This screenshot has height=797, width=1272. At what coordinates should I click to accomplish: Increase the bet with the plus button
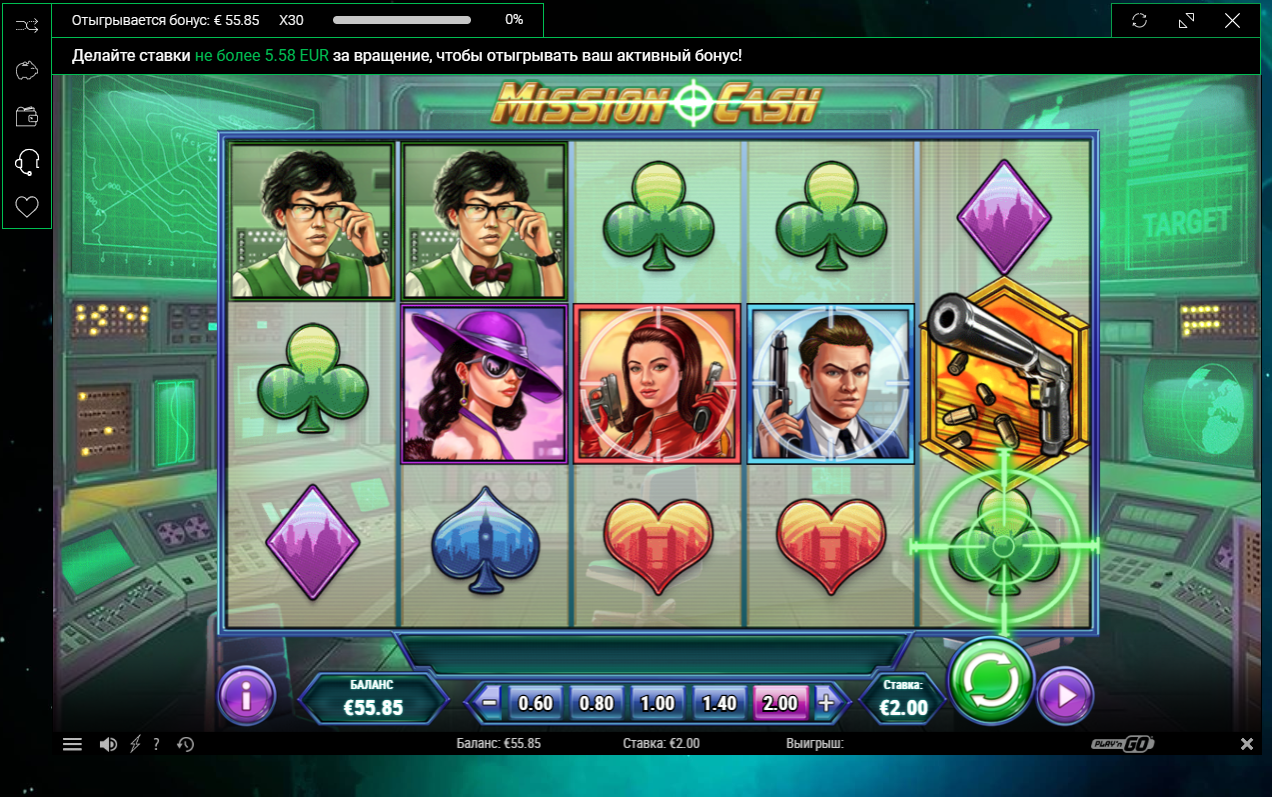826,702
